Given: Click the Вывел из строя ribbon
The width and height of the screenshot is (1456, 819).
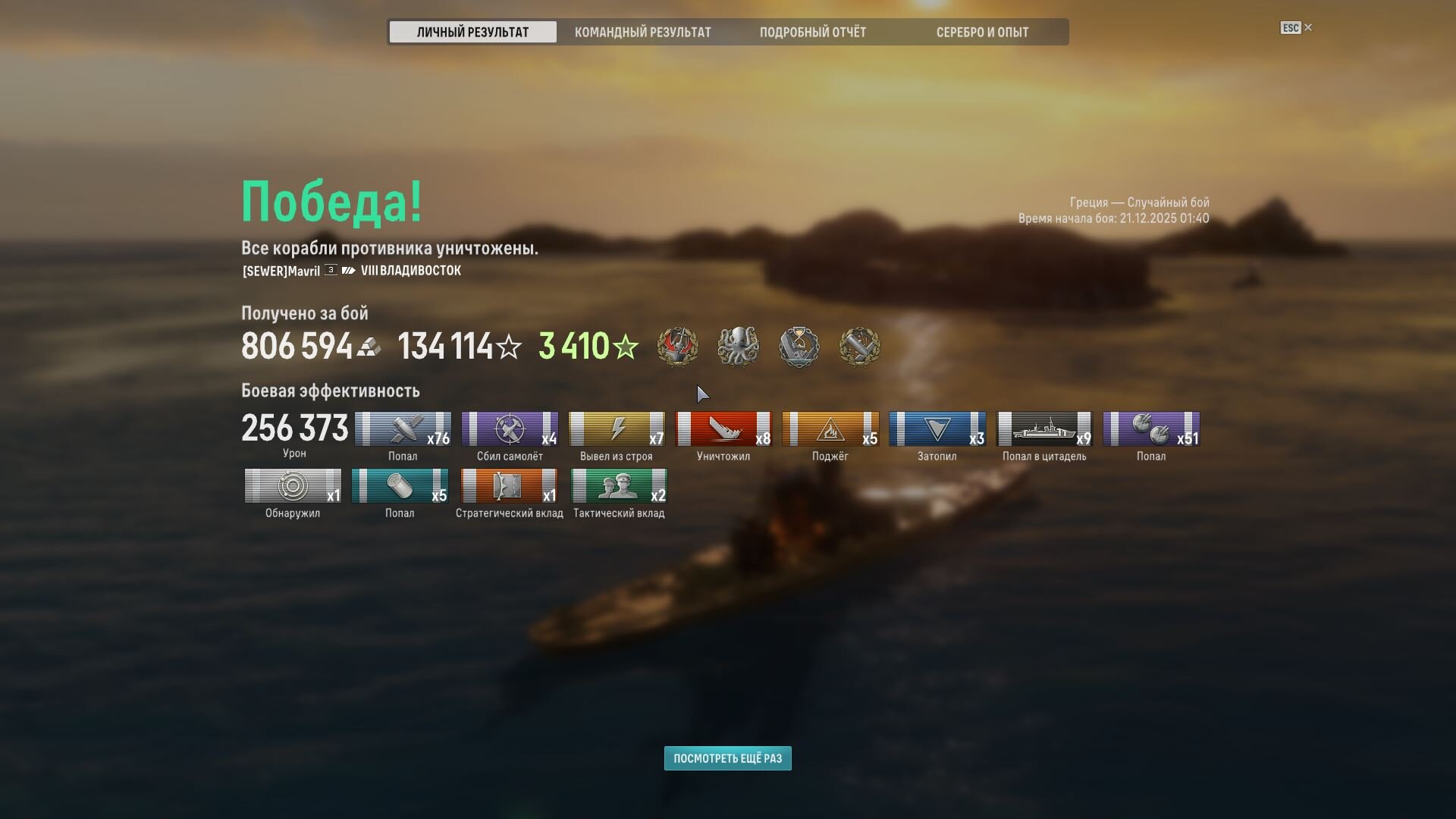Looking at the screenshot, I should pyautogui.click(x=617, y=429).
